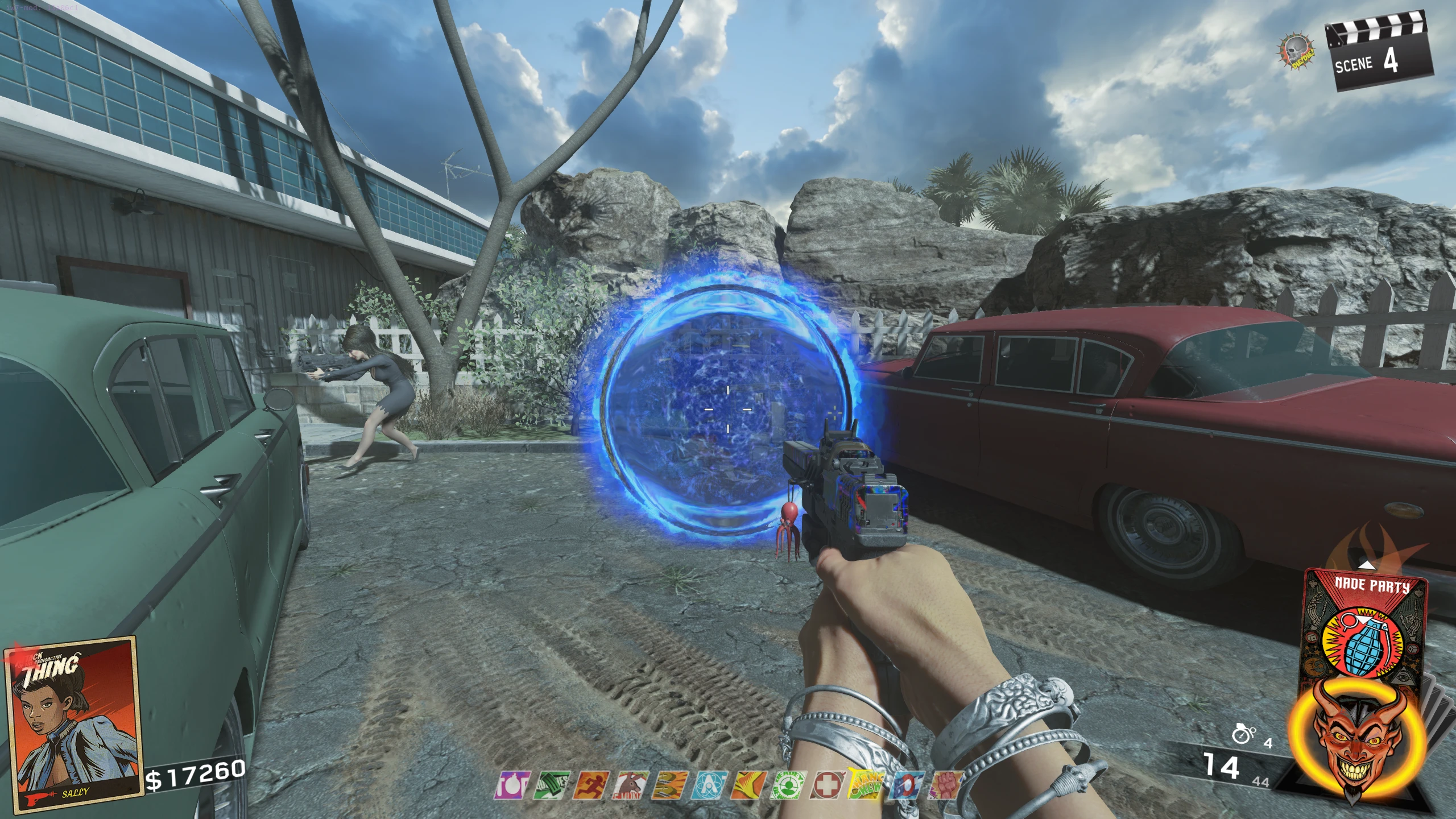Select the green crosshair Deadeye Dewdrops icon
This screenshot has width=1456, height=819.
[x=787, y=785]
